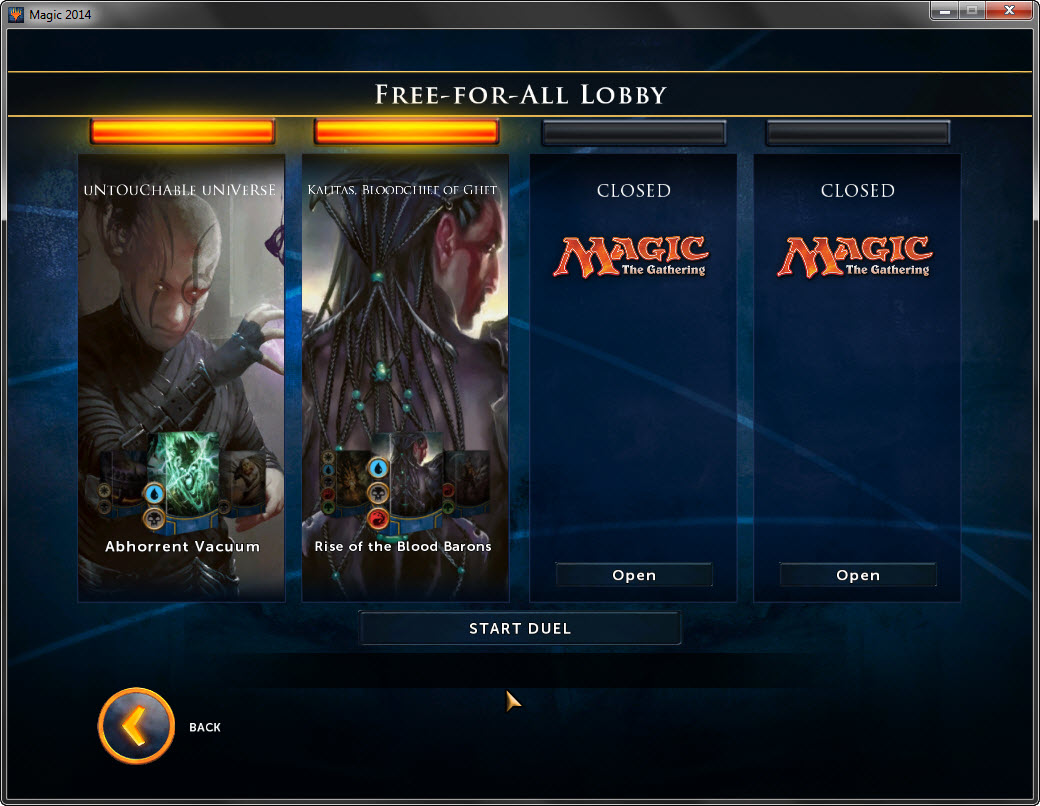
Task: Start the duel
Action: pyautogui.click(x=520, y=628)
